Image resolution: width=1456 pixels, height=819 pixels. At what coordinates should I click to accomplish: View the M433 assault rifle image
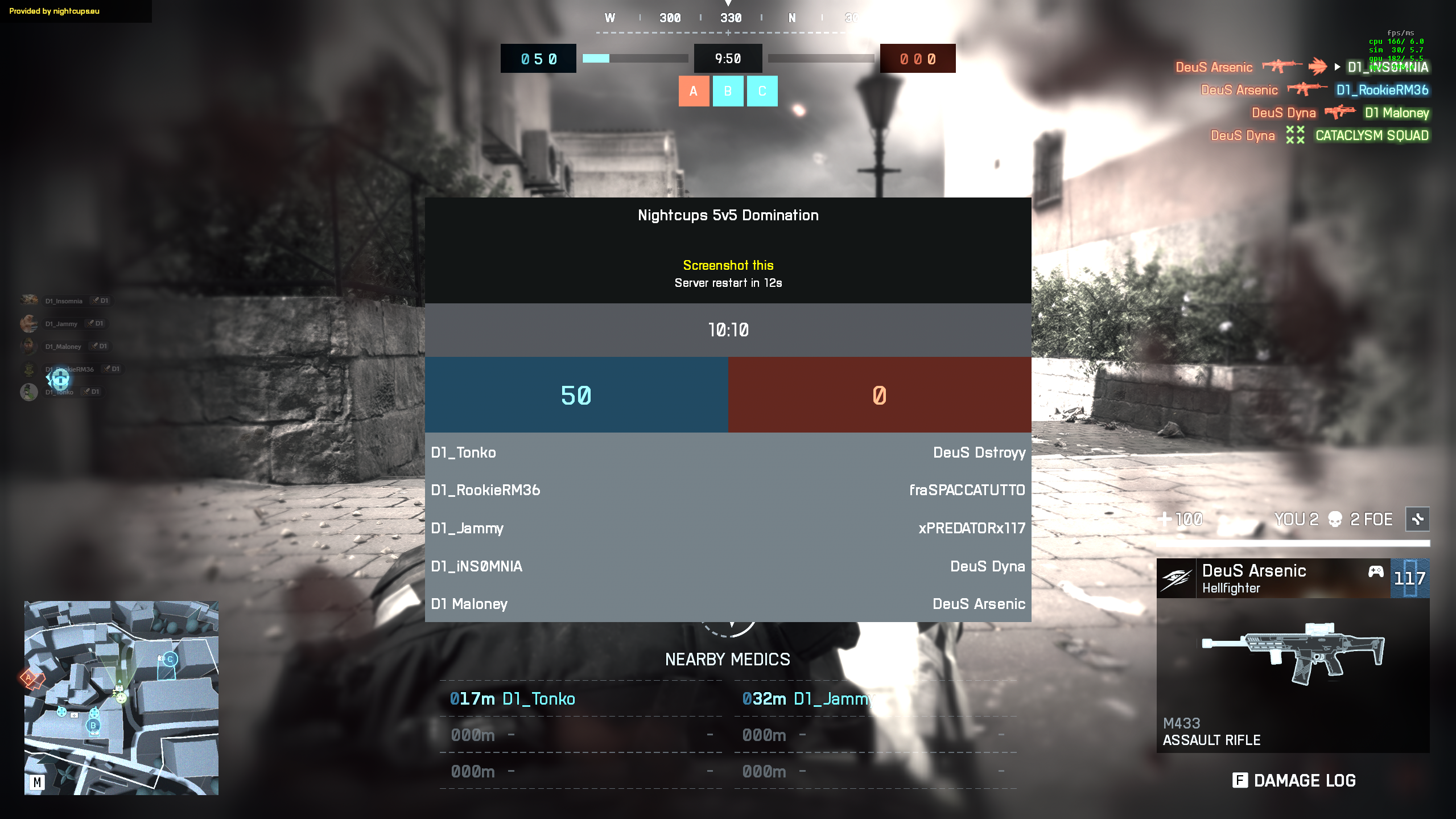[1293, 652]
